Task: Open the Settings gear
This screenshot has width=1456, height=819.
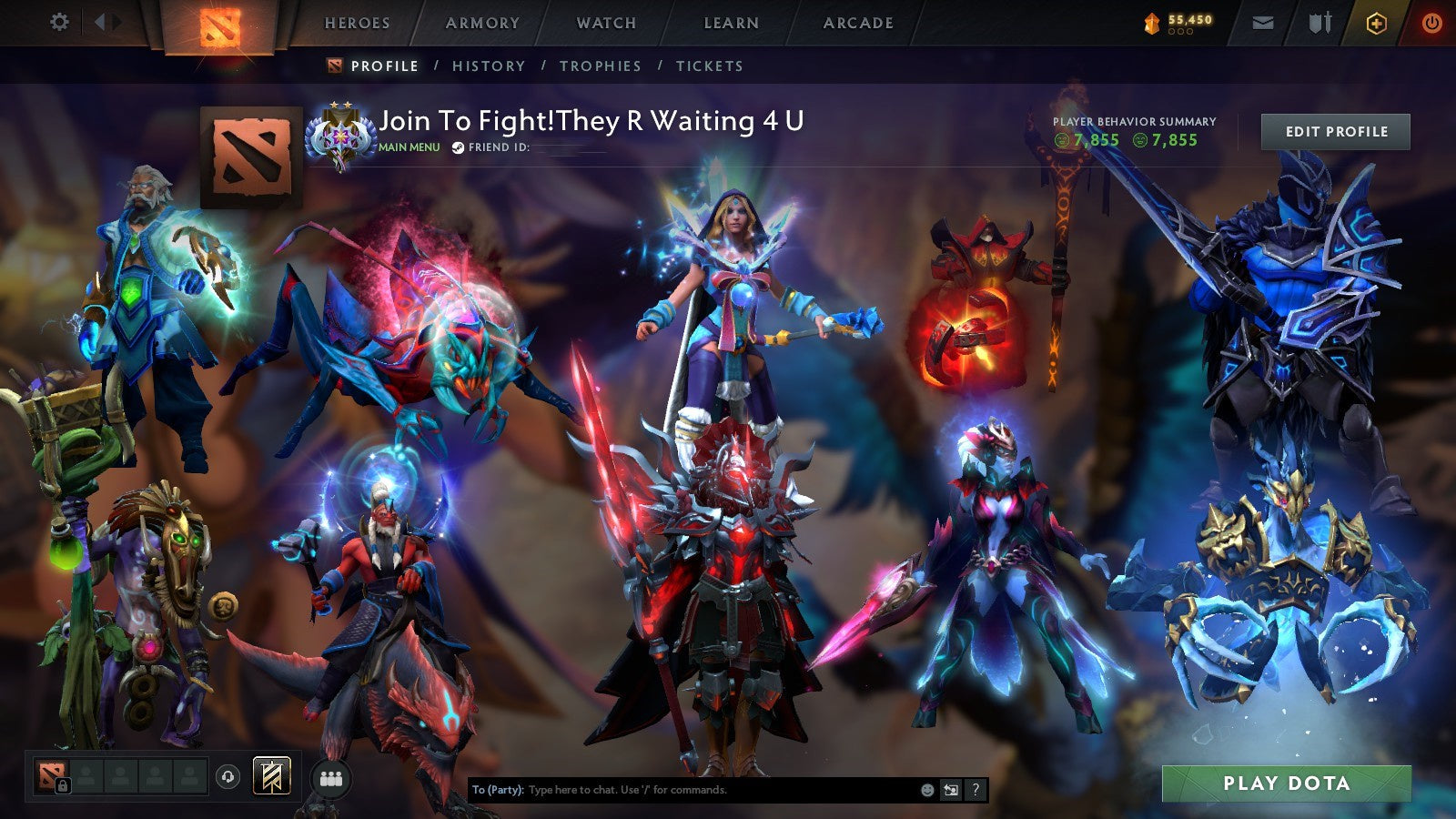Action: [60, 22]
